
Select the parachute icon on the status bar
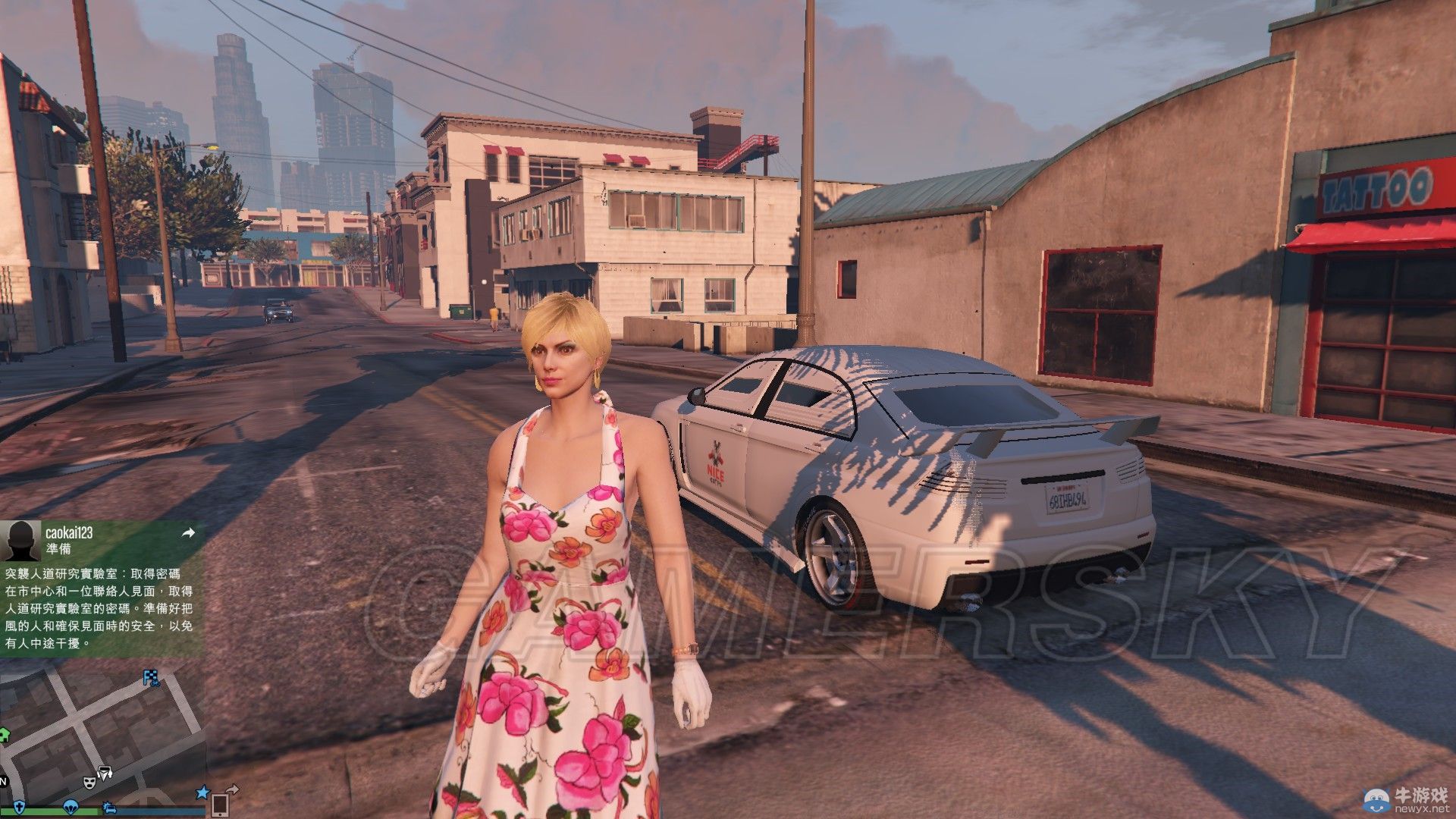click(x=71, y=808)
